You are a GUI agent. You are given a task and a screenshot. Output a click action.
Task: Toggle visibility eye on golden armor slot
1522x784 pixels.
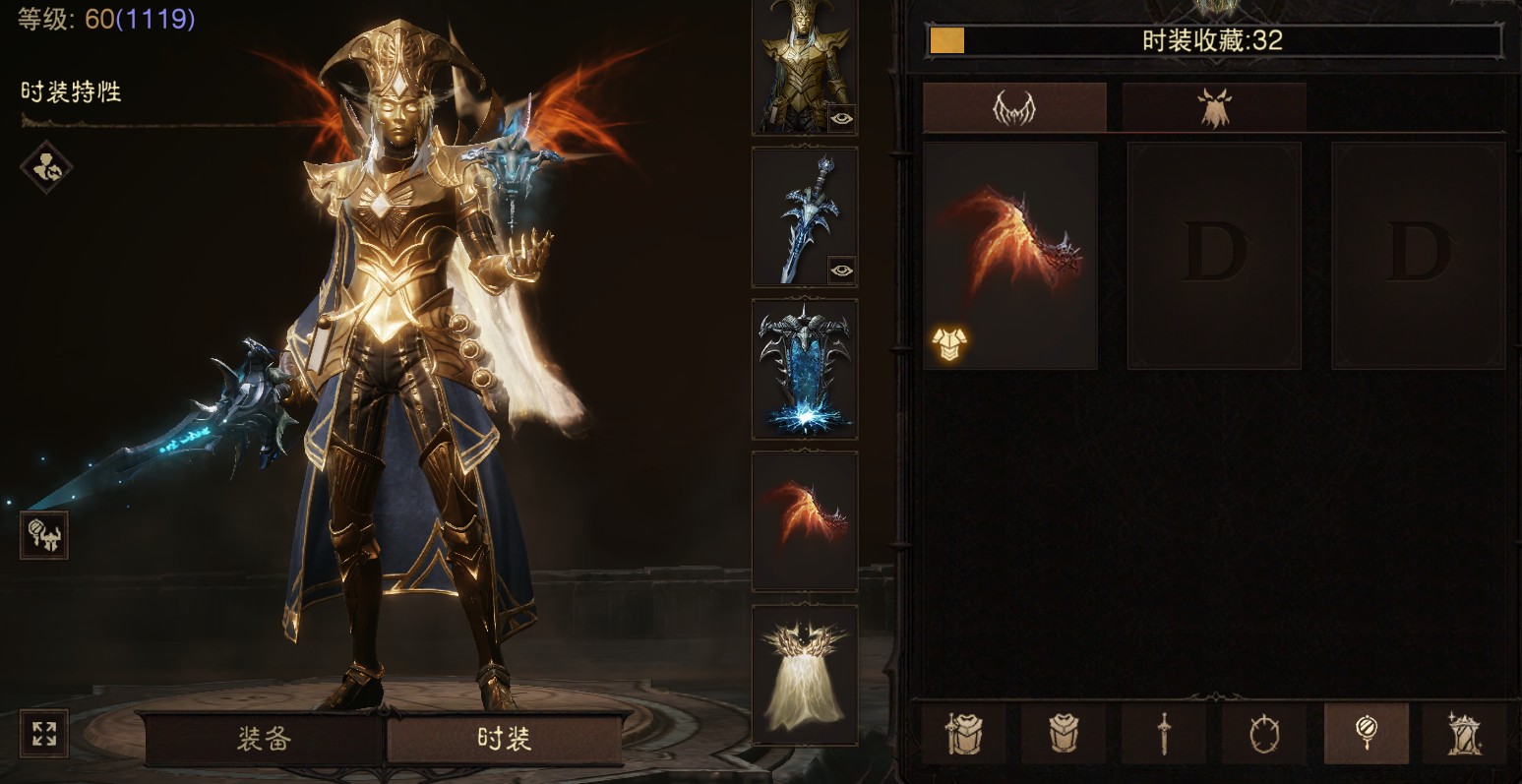tap(841, 118)
